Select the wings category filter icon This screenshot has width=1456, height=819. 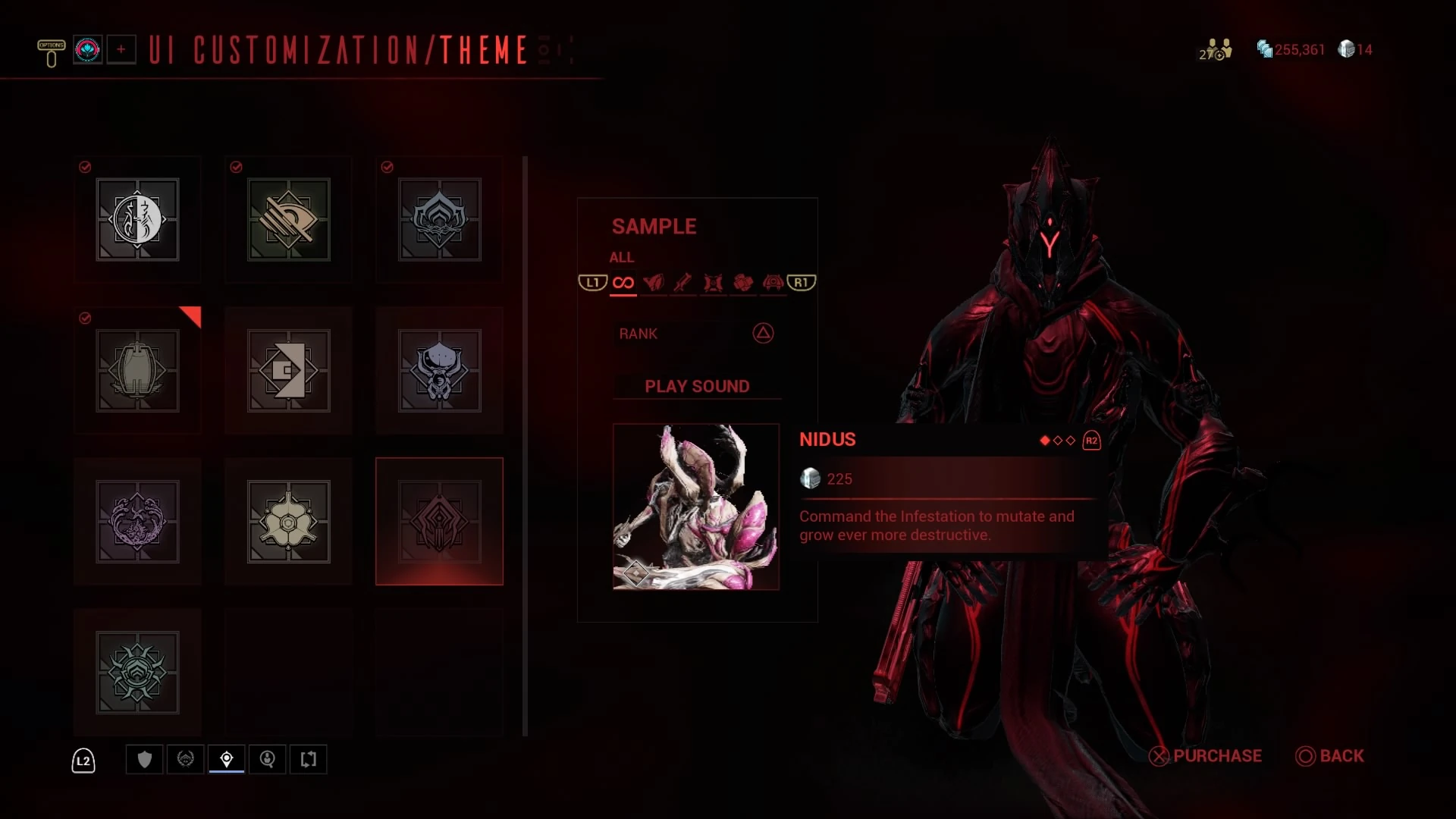coord(655,282)
